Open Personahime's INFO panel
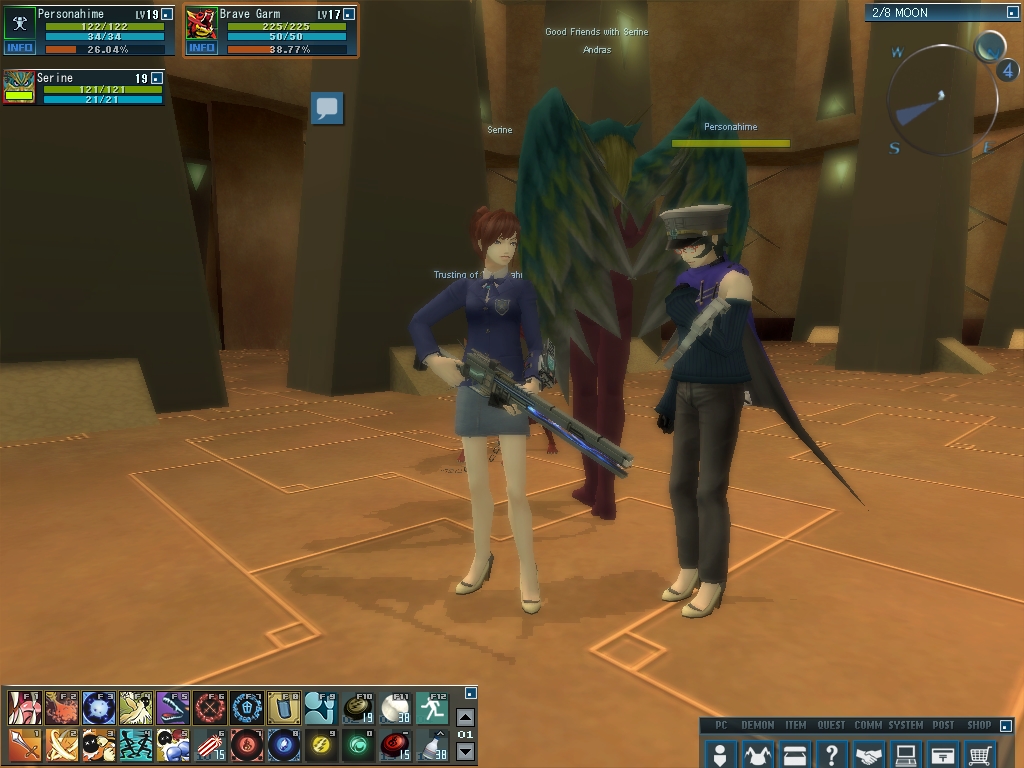The image size is (1024, 768). [19, 47]
